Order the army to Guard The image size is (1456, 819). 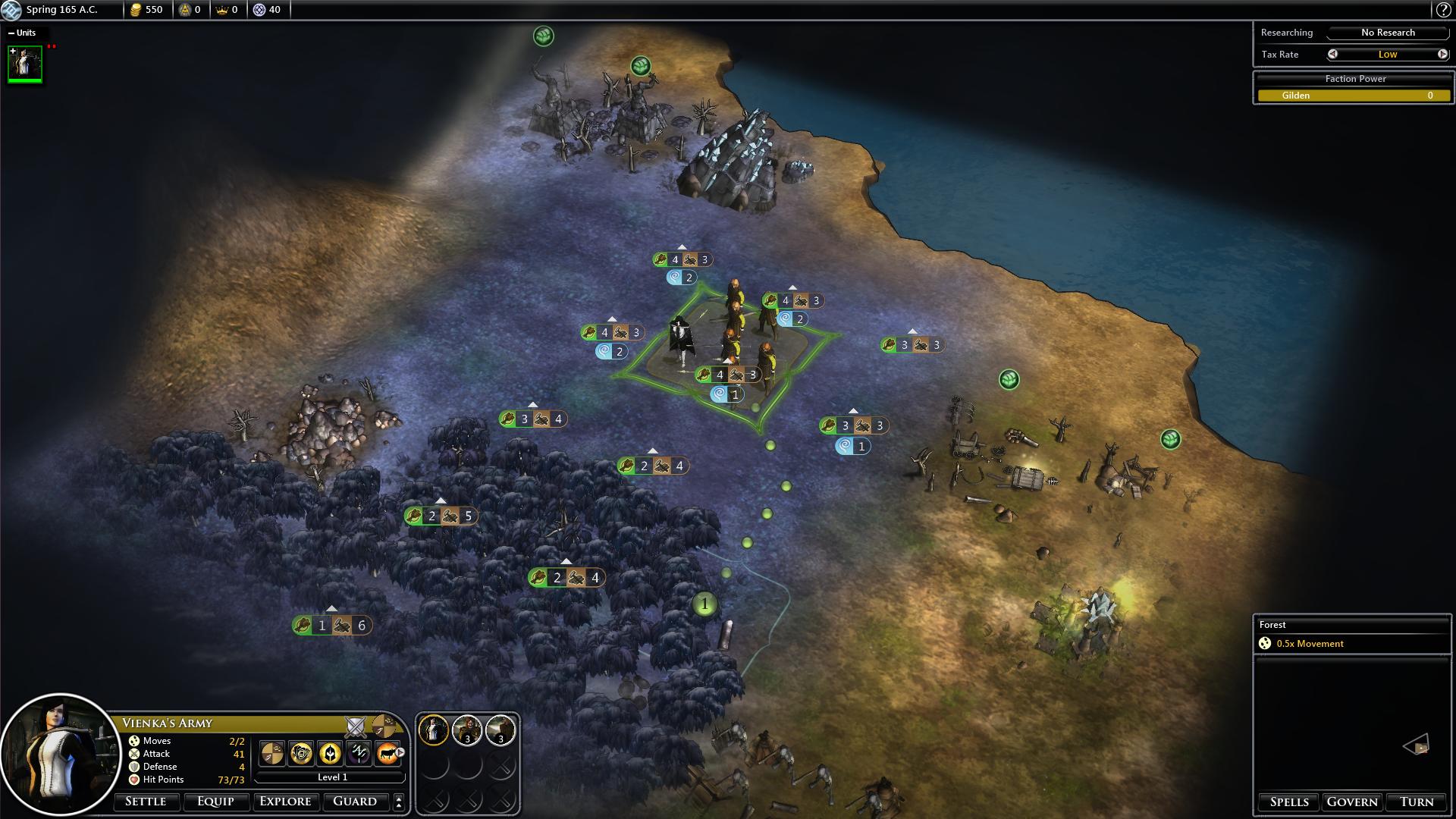(355, 802)
